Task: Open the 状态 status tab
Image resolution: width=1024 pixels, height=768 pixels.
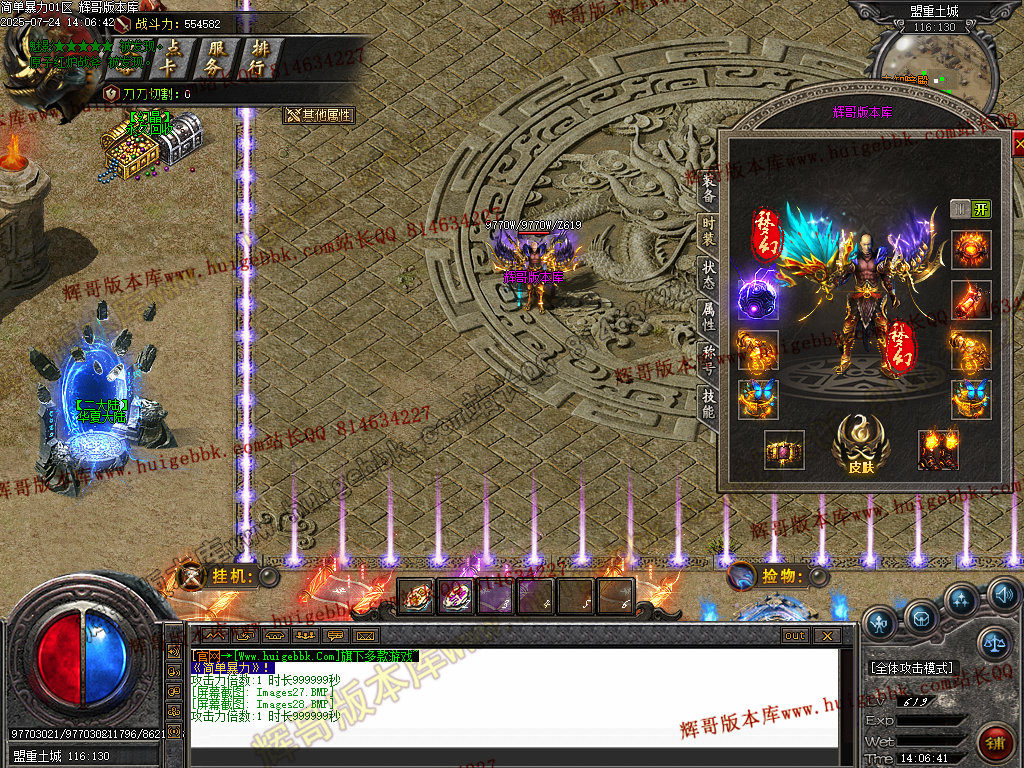Action: [x=709, y=276]
